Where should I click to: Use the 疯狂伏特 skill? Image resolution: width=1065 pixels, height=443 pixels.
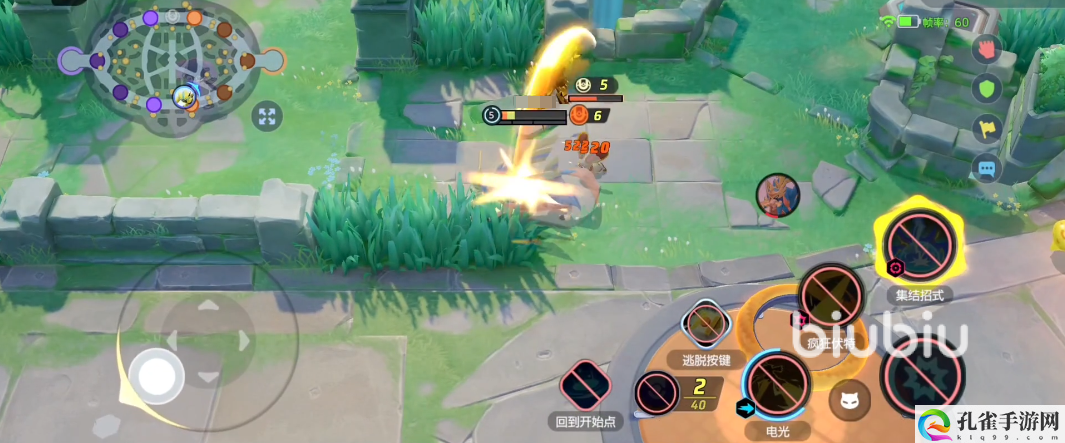832,298
